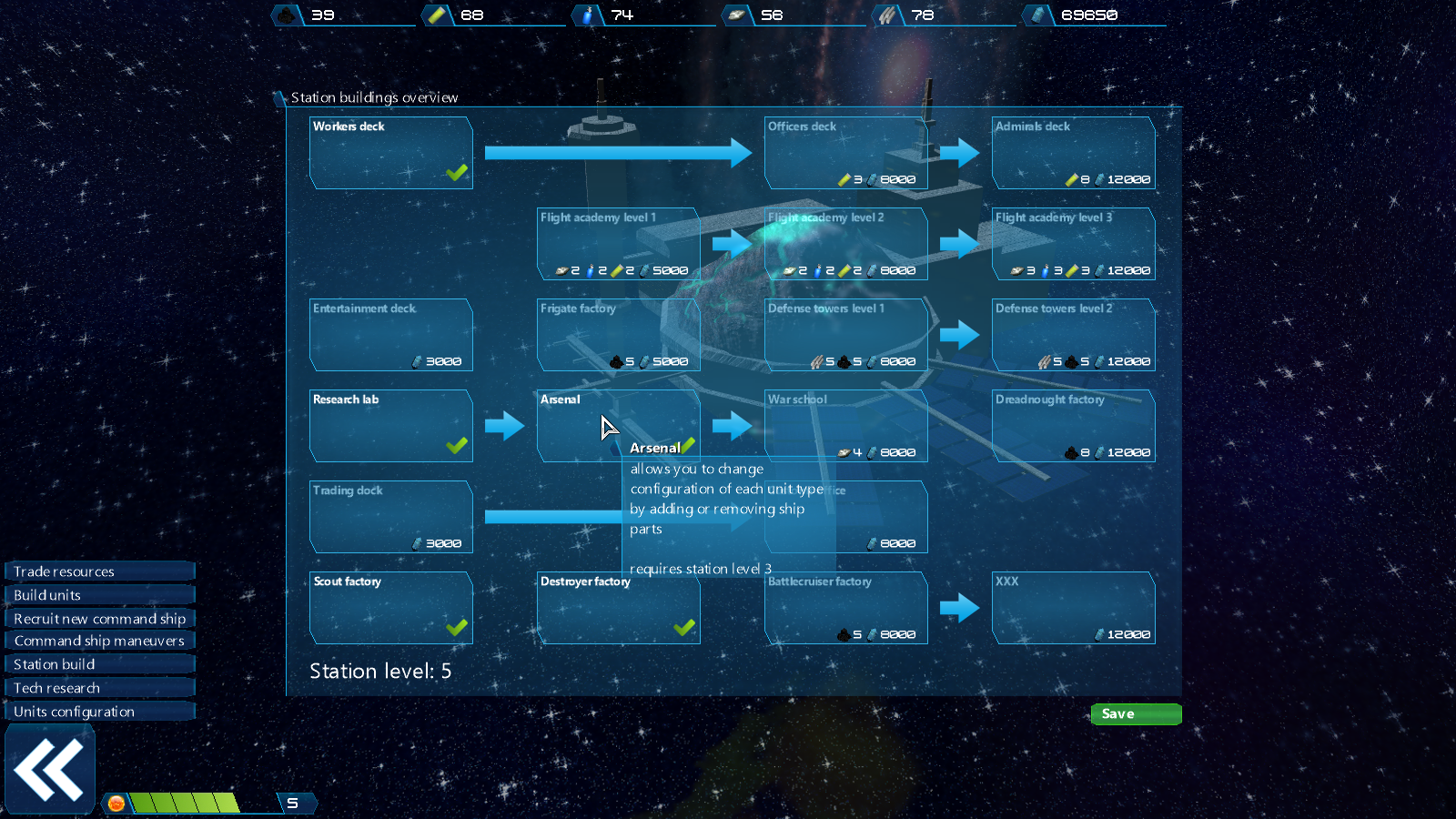This screenshot has width=1456, height=819.
Task: Go to Station build
Action: [99, 664]
